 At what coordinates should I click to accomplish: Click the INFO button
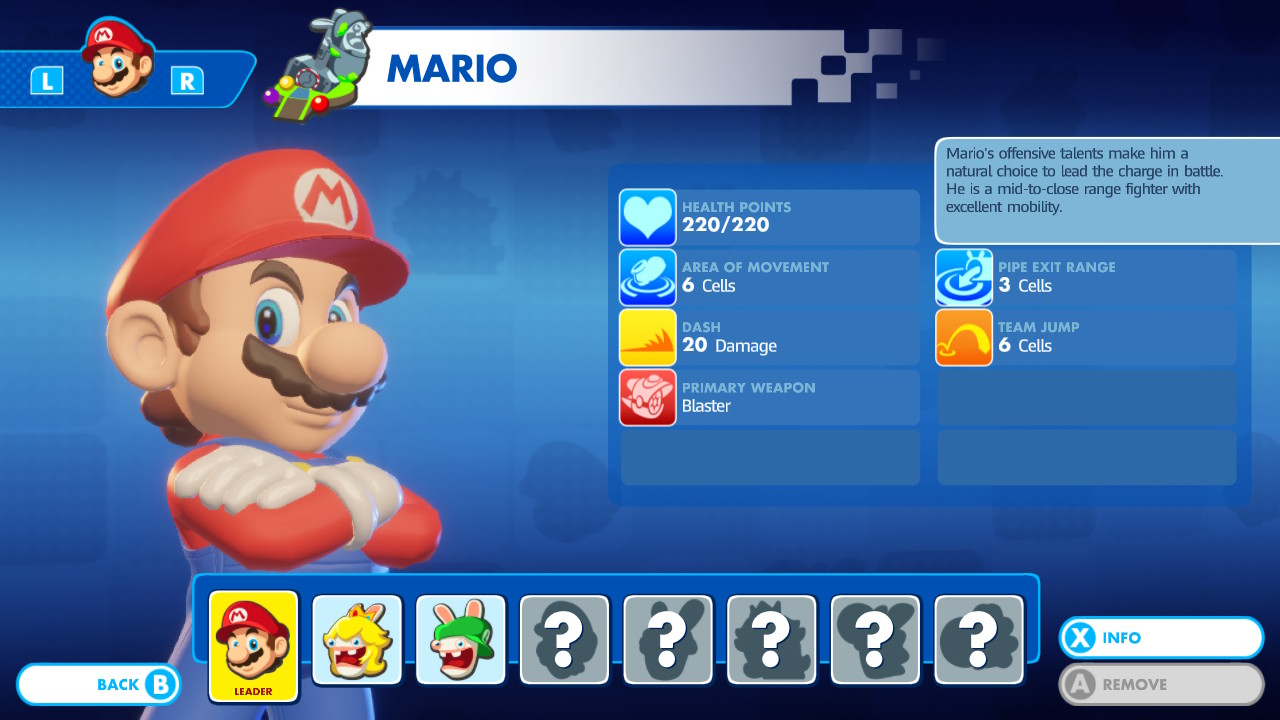[x=1160, y=638]
